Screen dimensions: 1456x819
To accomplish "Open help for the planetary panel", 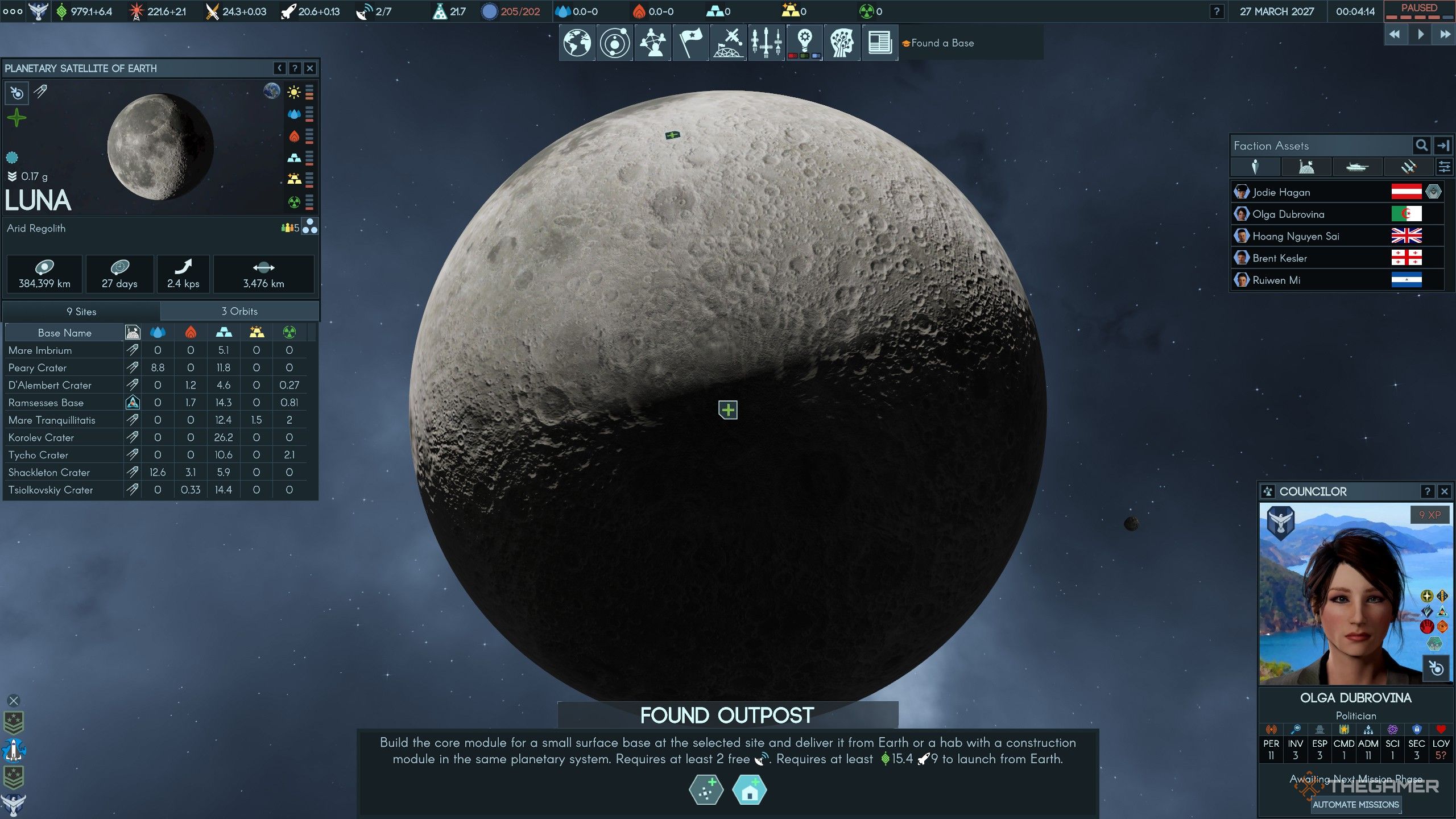I will [x=295, y=68].
